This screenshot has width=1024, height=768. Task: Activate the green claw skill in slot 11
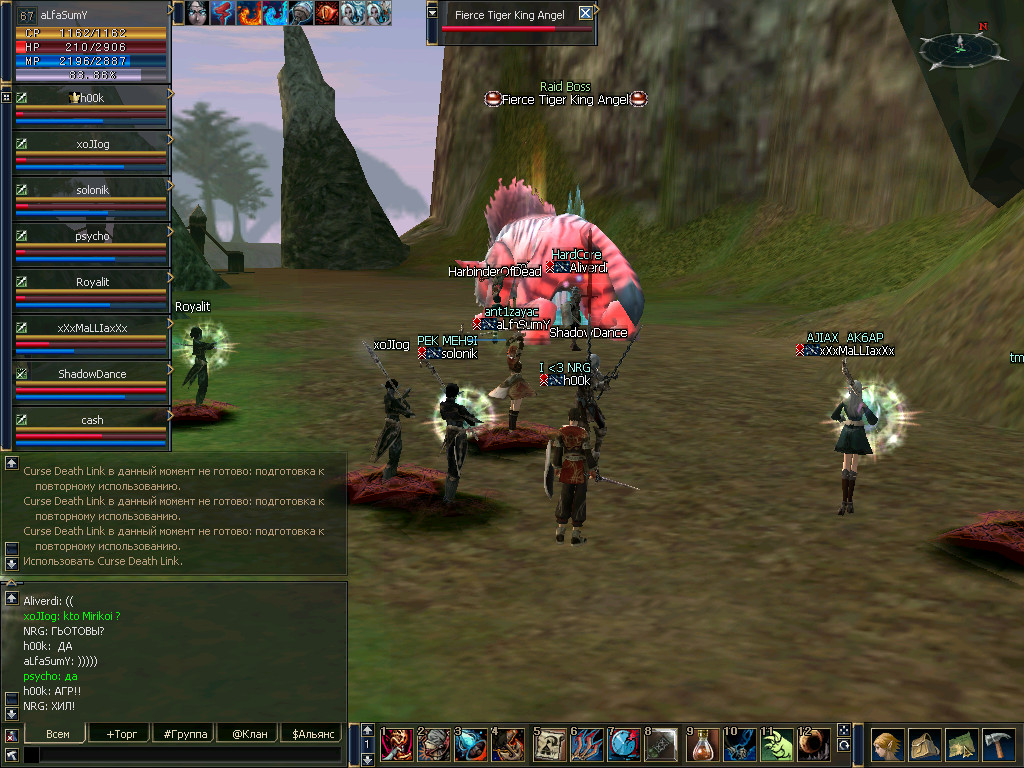pos(777,745)
